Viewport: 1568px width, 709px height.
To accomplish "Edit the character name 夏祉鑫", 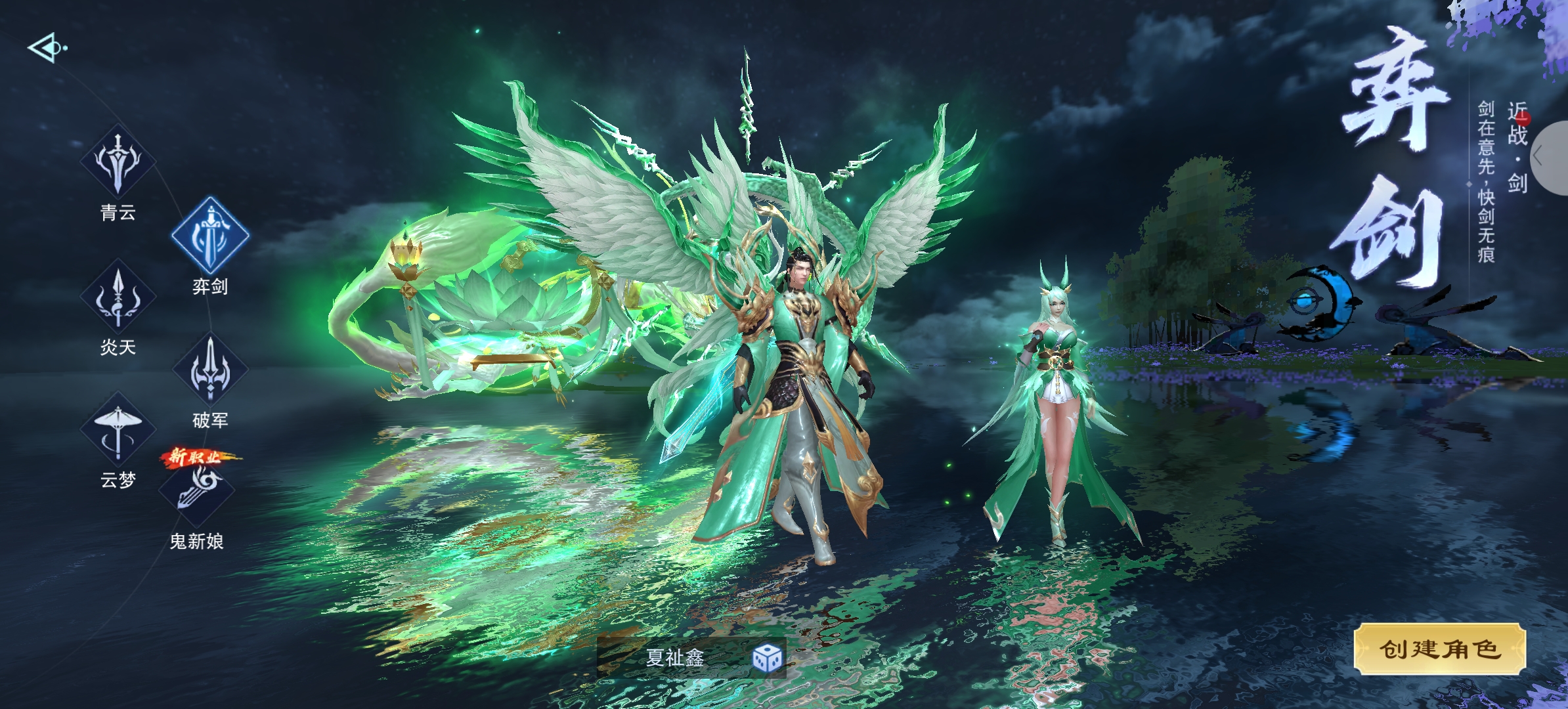I will pyautogui.click(x=675, y=658).
